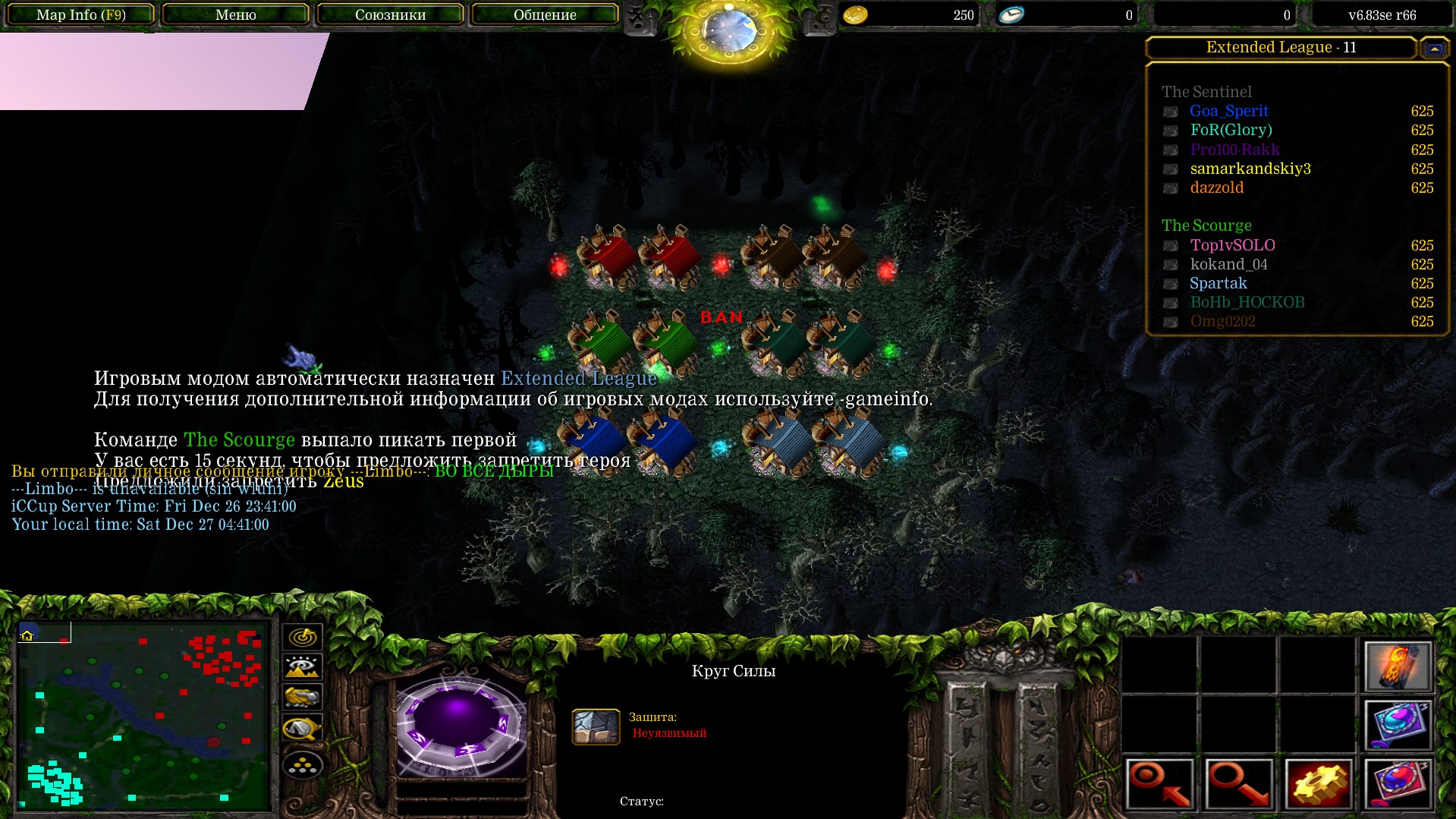Select Goa_Sperit row in the scoreboard

tap(1228, 112)
